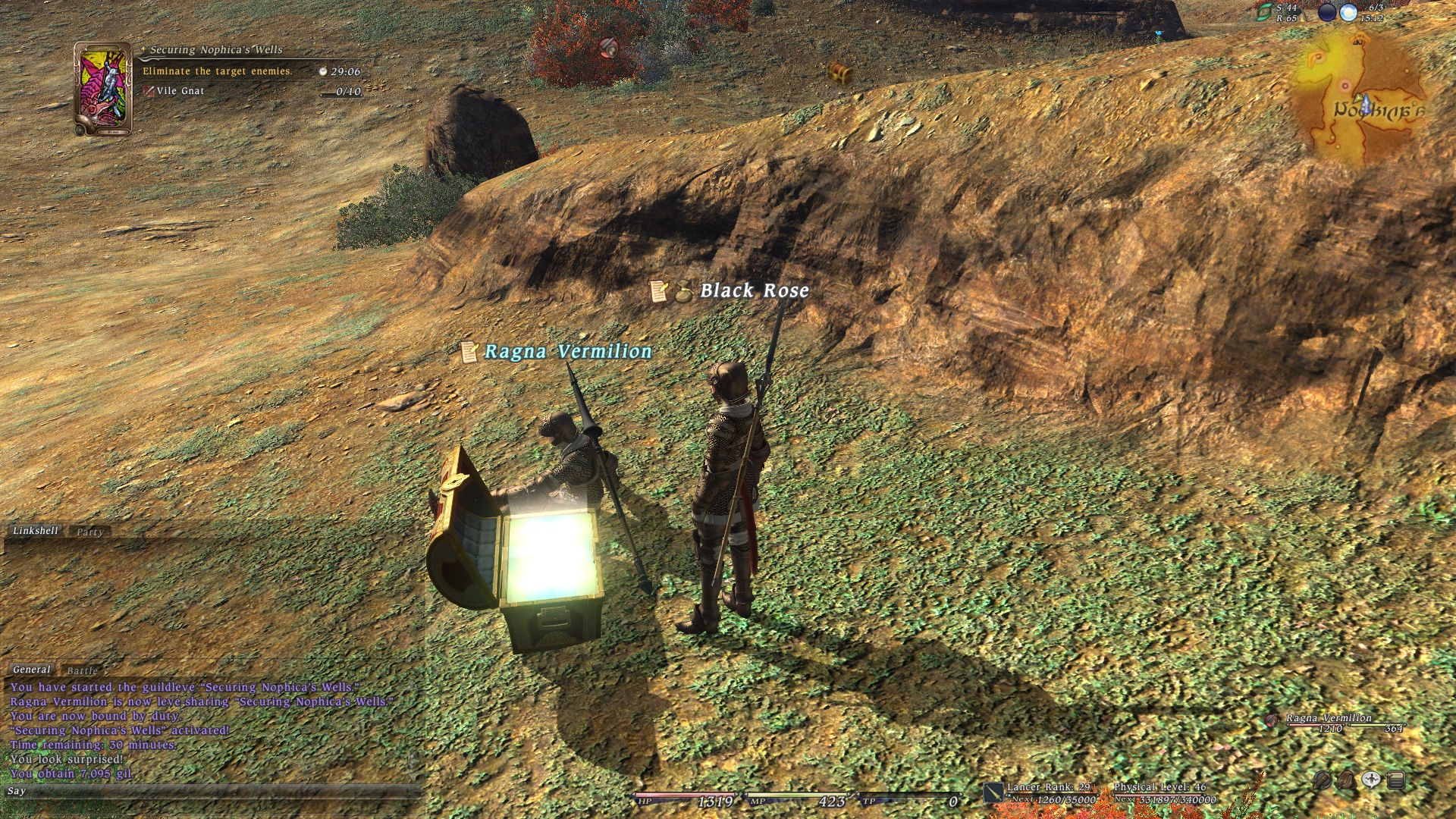Open the minimap of Nophica's Wells
The image size is (1456, 819).
(1363, 99)
